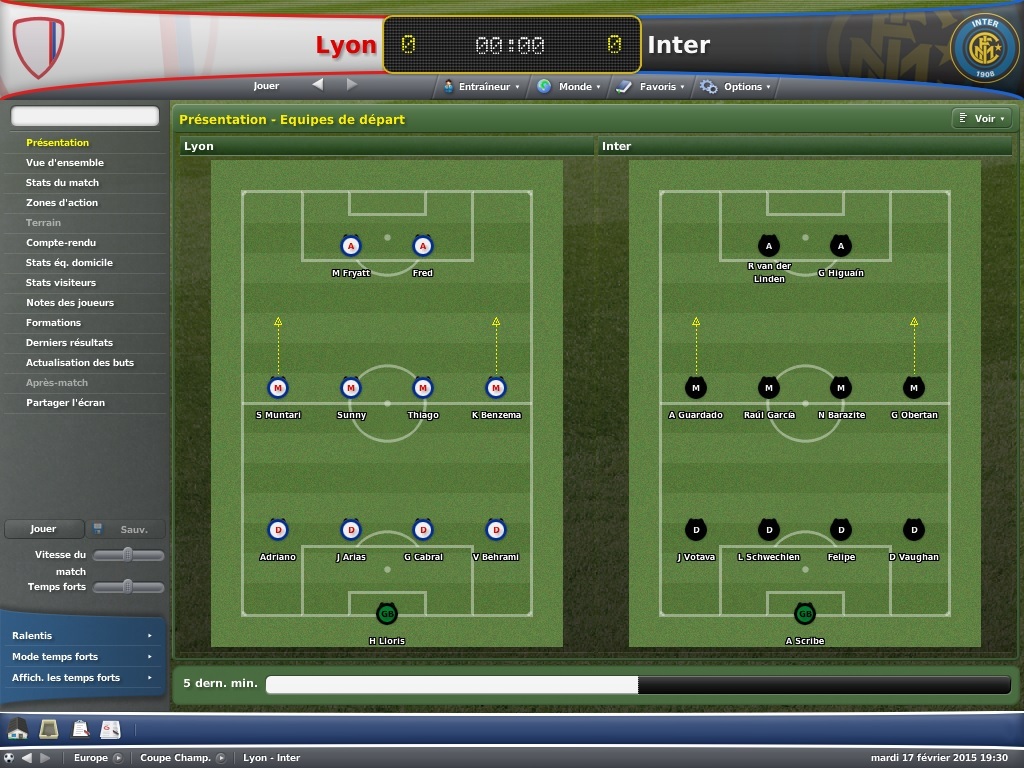The width and height of the screenshot is (1024, 768).
Task: Open Derniers résultats
Action: (69, 343)
